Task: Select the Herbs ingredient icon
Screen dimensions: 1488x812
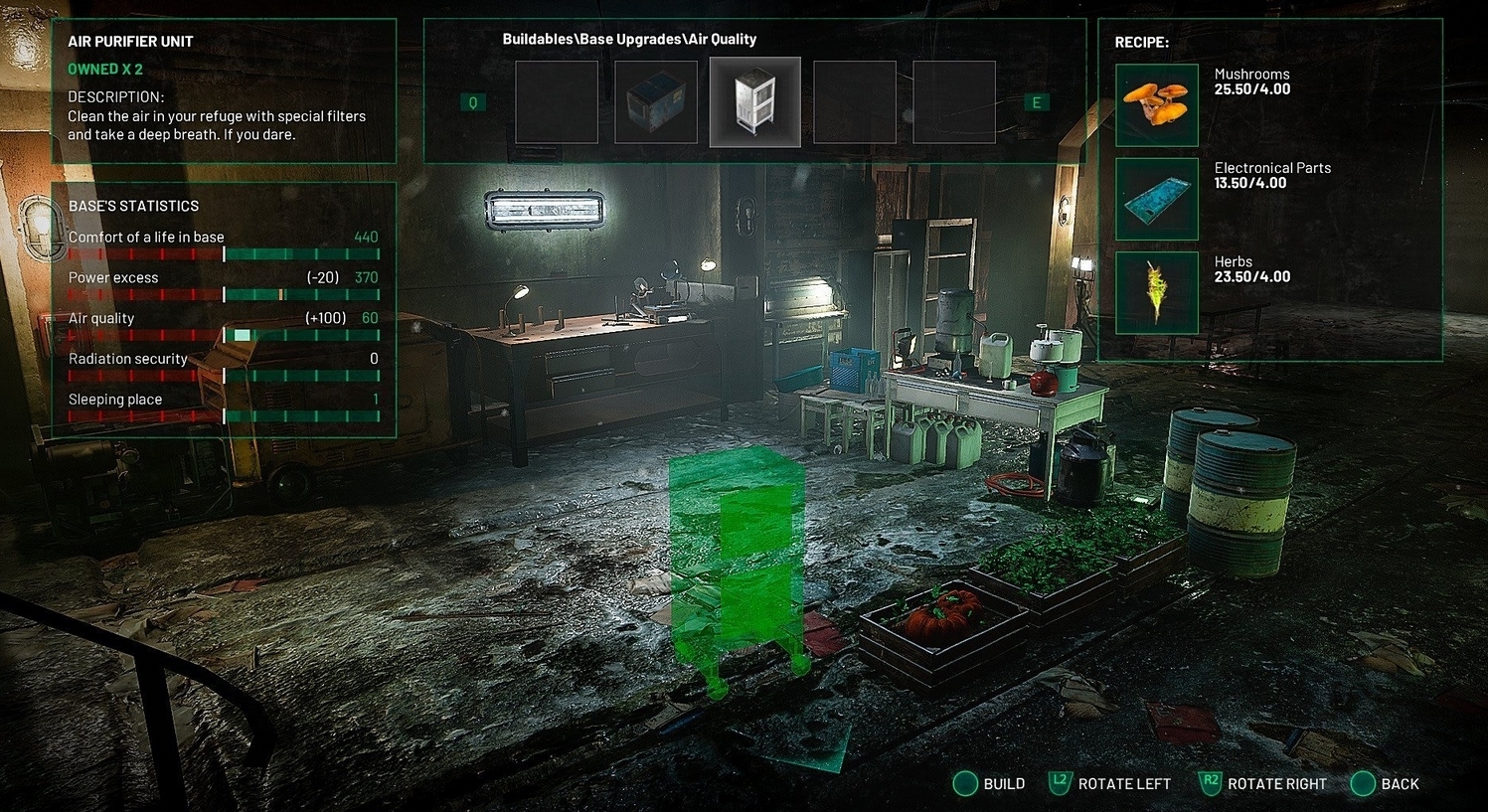Action: coord(1156,291)
